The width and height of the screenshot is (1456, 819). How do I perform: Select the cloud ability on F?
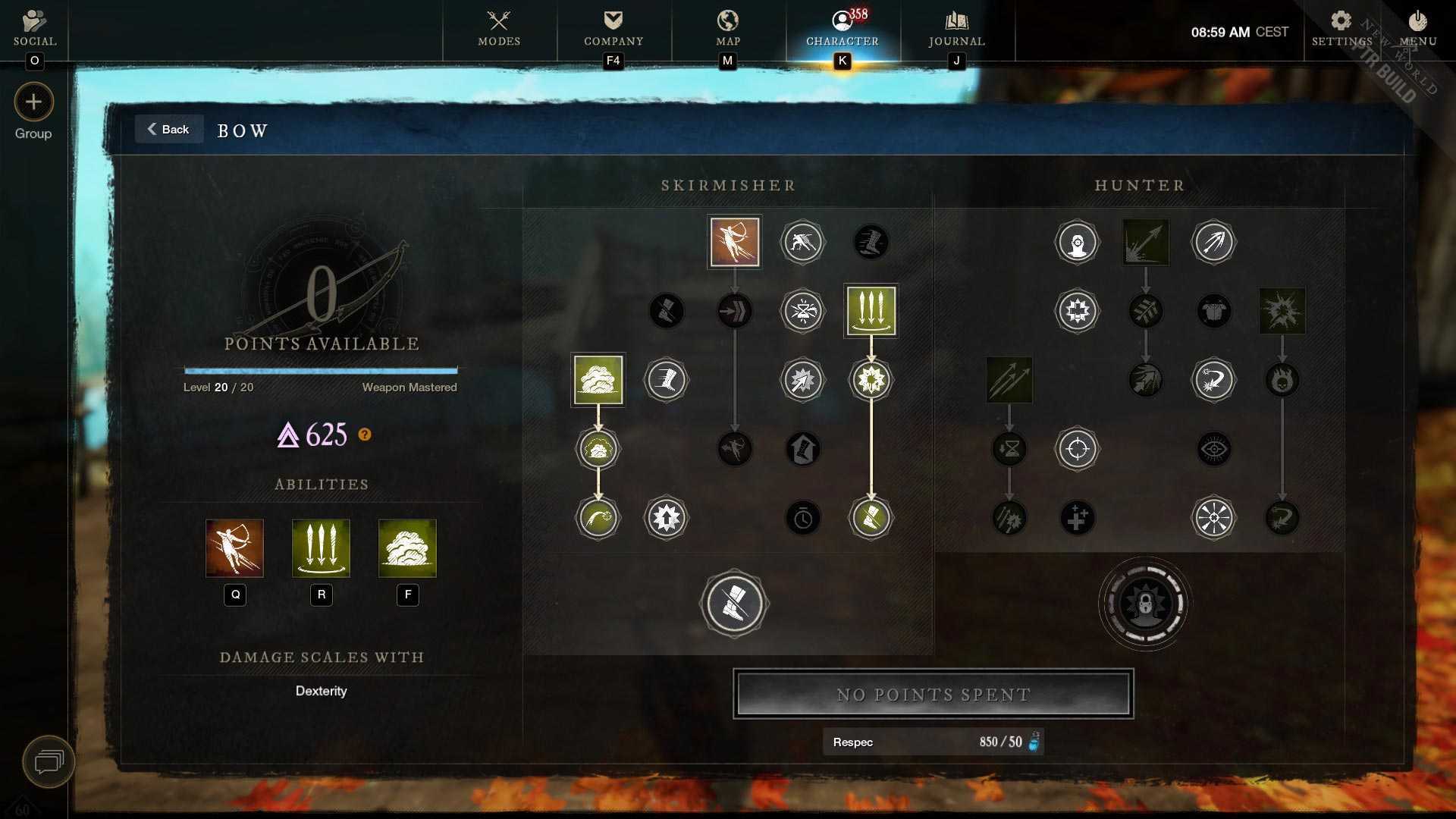[407, 548]
